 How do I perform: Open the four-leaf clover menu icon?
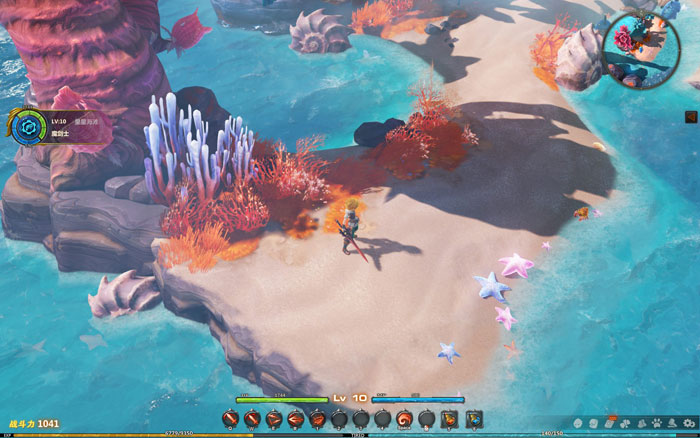point(625,423)
